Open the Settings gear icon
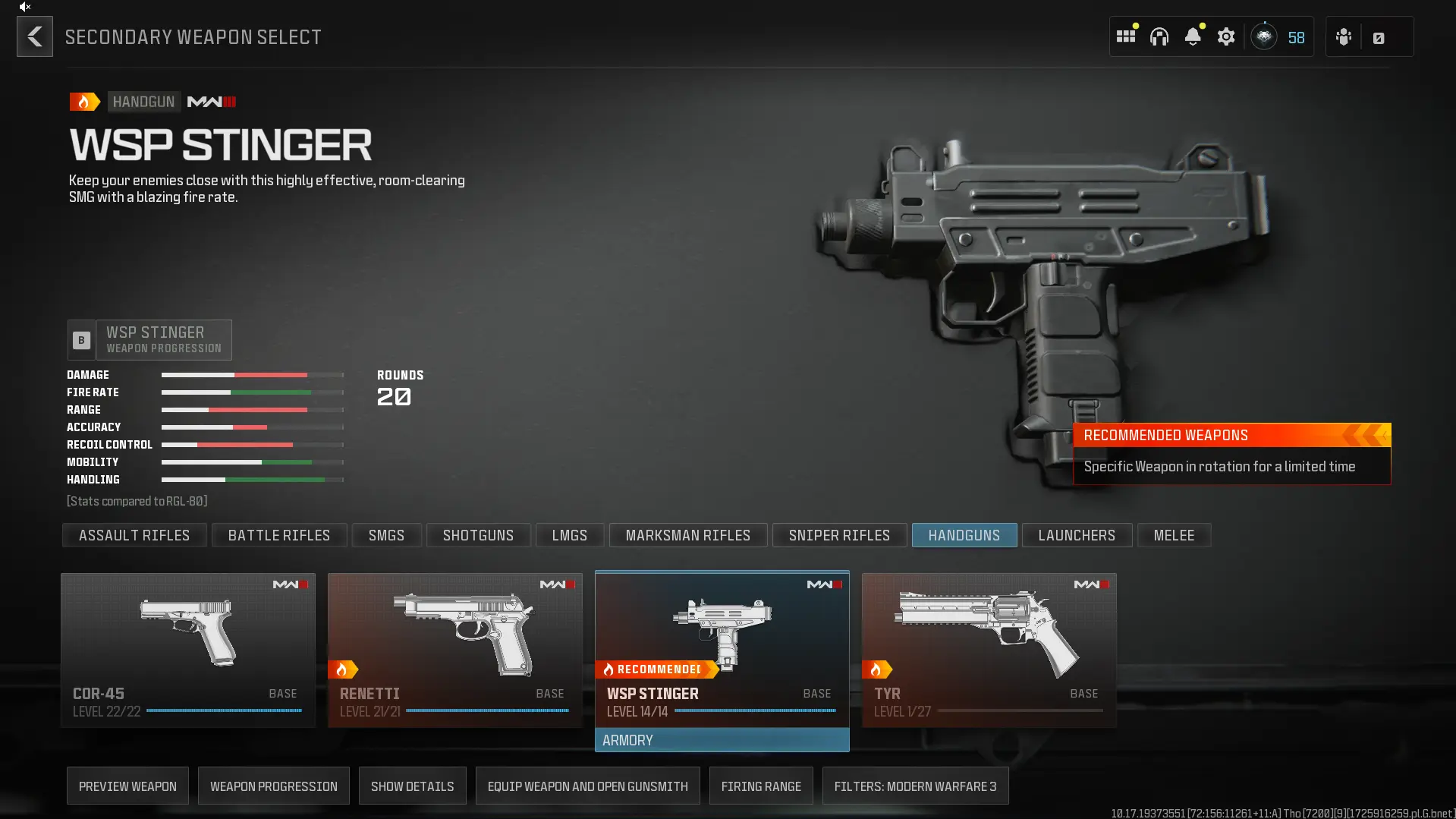The image size is (1456, 819). coord(1226,36)
